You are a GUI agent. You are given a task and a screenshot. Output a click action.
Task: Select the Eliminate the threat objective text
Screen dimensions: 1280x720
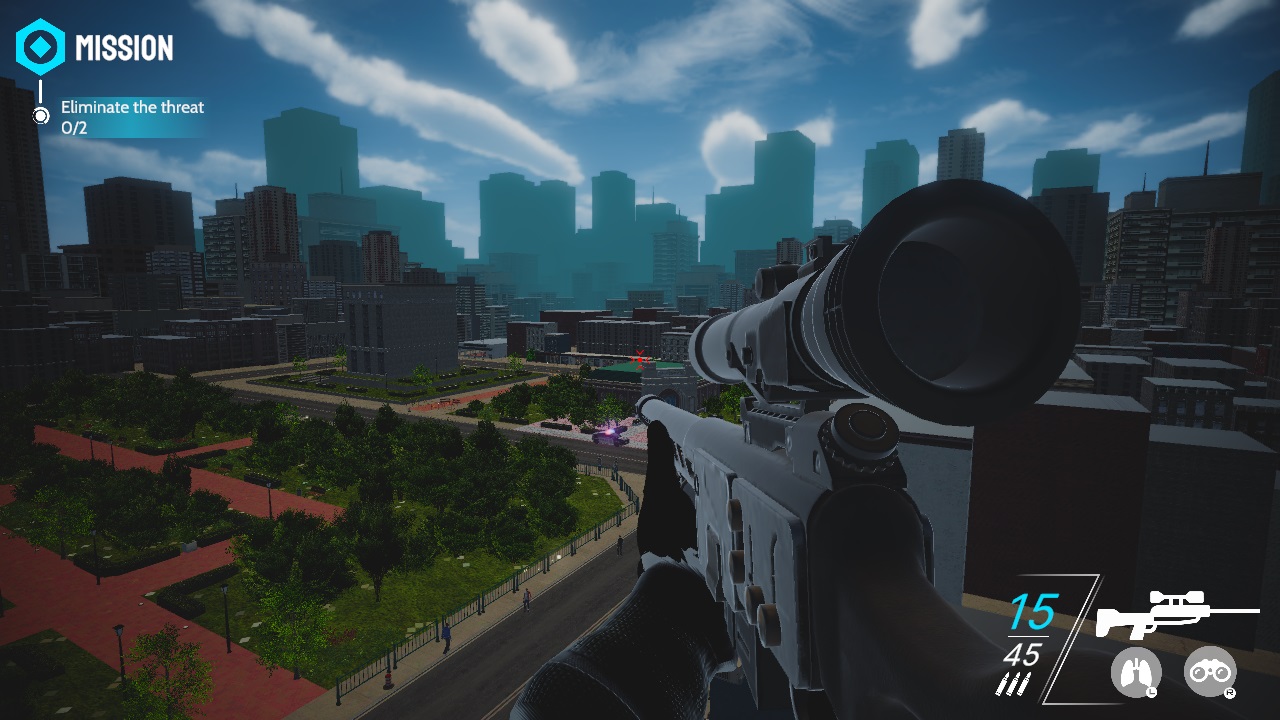point(132,106)
